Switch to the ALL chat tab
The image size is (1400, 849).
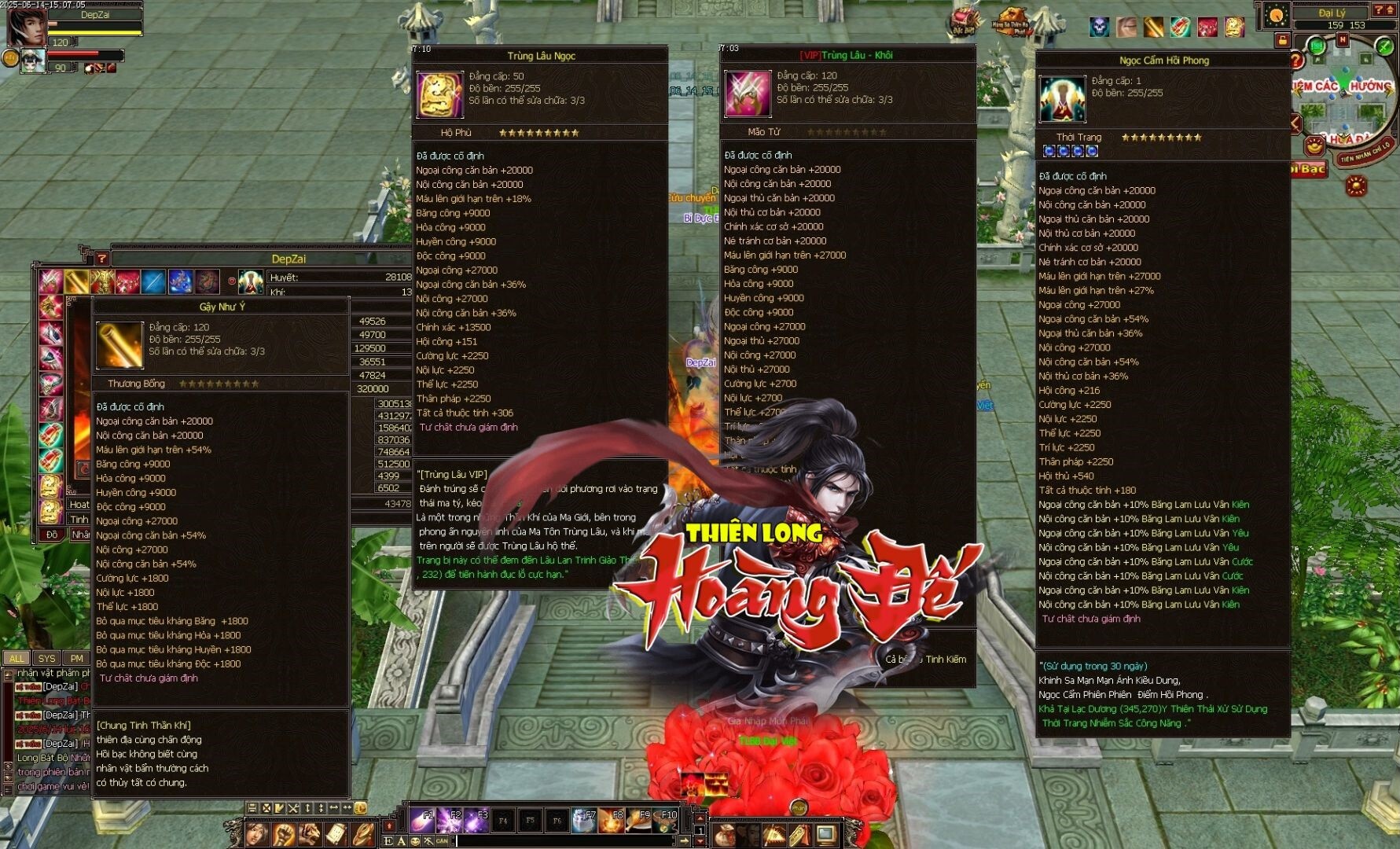coord(17,658)
